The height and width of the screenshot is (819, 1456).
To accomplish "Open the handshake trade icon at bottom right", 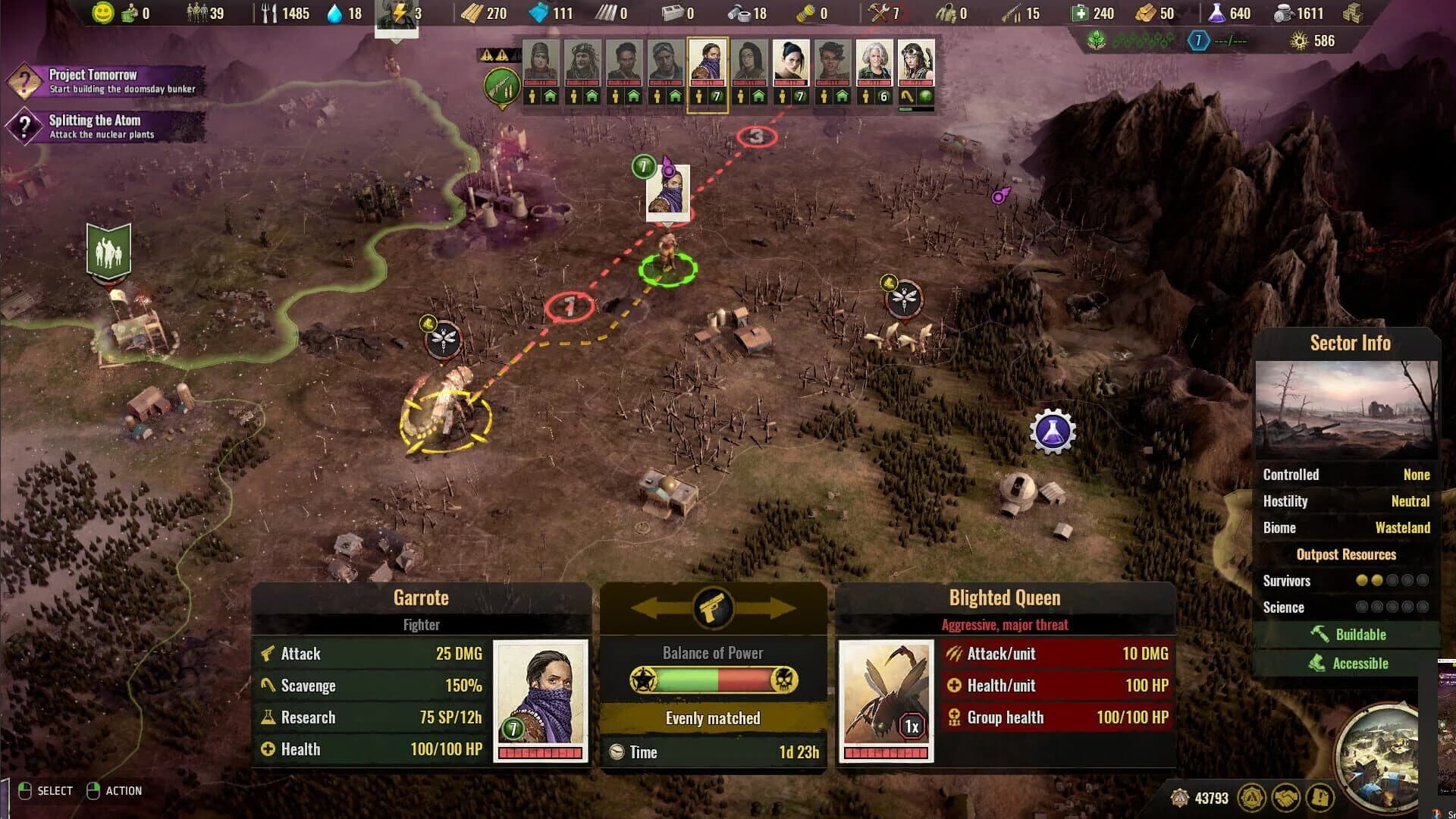I will tap(1285, 797).
